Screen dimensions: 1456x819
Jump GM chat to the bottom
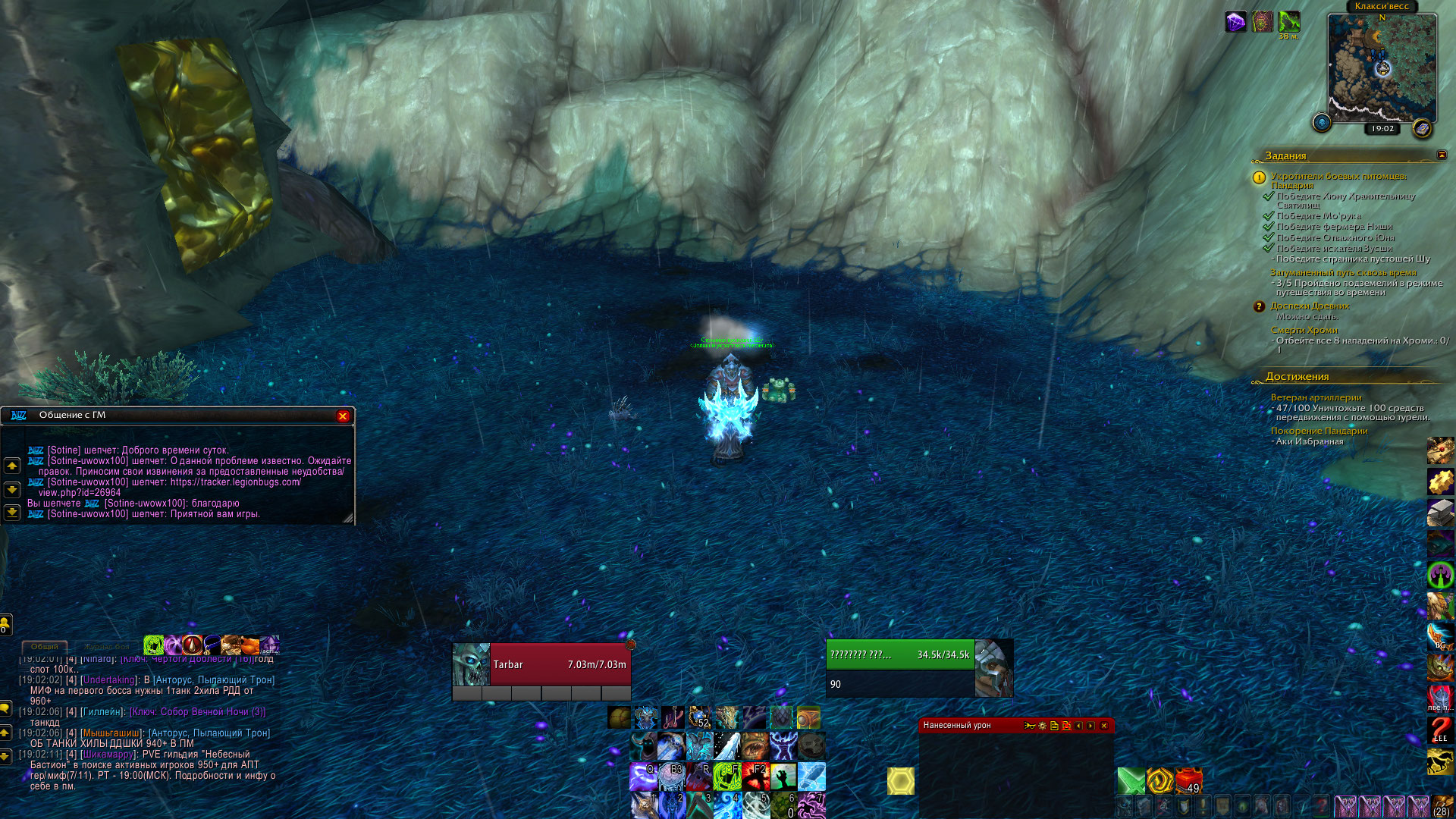(12, 513)
